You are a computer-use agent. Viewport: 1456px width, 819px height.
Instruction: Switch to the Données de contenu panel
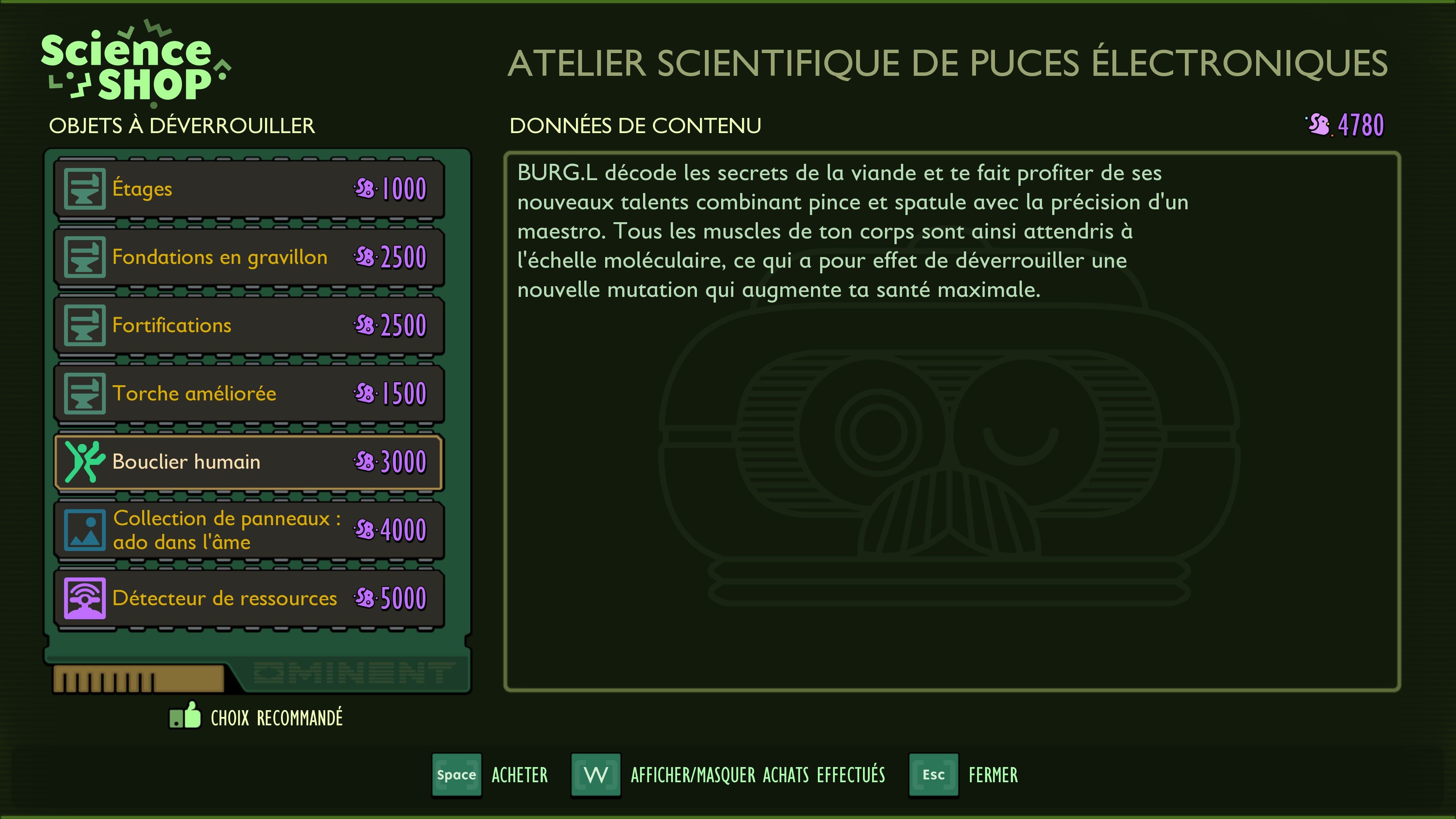tap(637, 125)
